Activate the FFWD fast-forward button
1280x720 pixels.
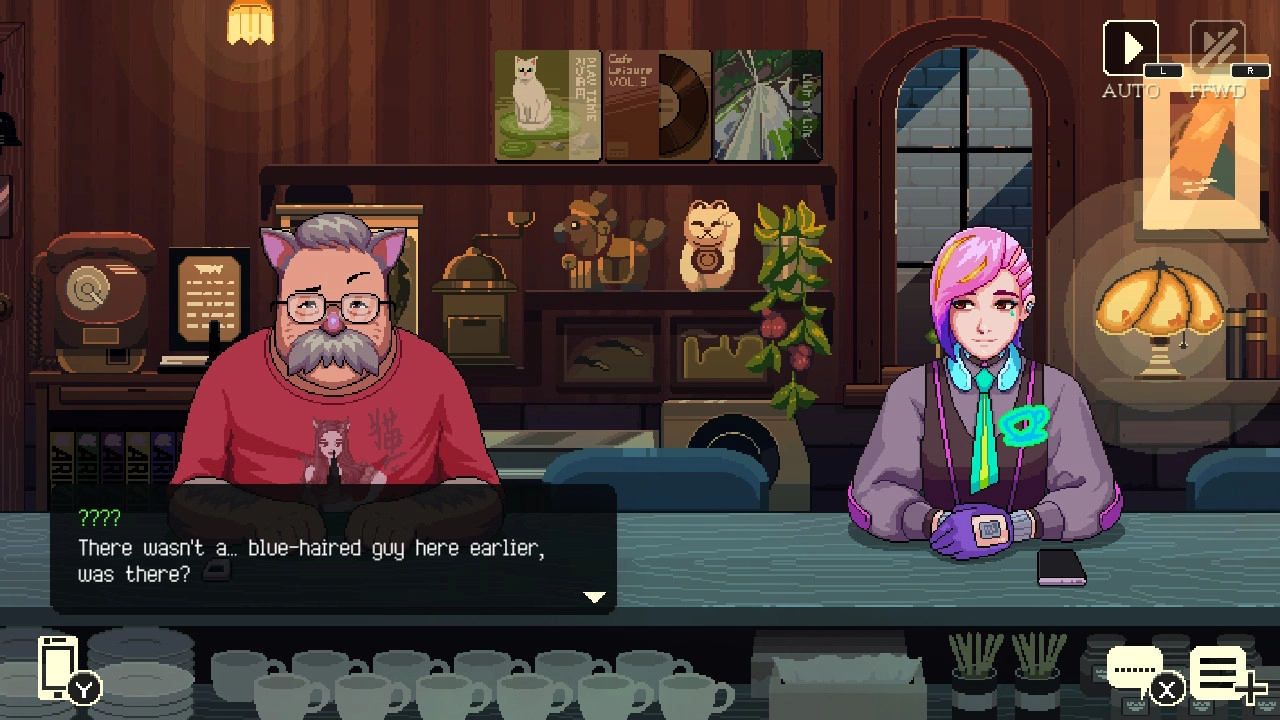pyautogui.click(x=1217, y=49)
